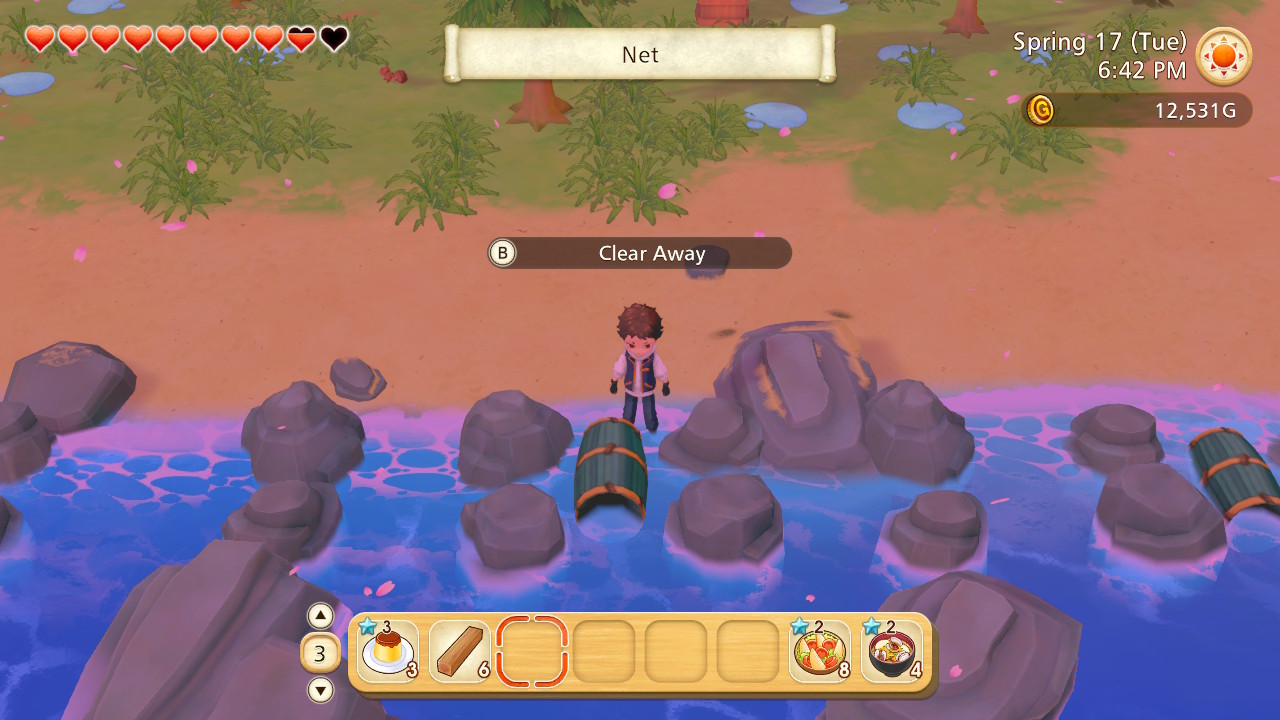Click the down arrow below the hotbar page number
The height and width of the screenshot is (720, 1280).
319,689
